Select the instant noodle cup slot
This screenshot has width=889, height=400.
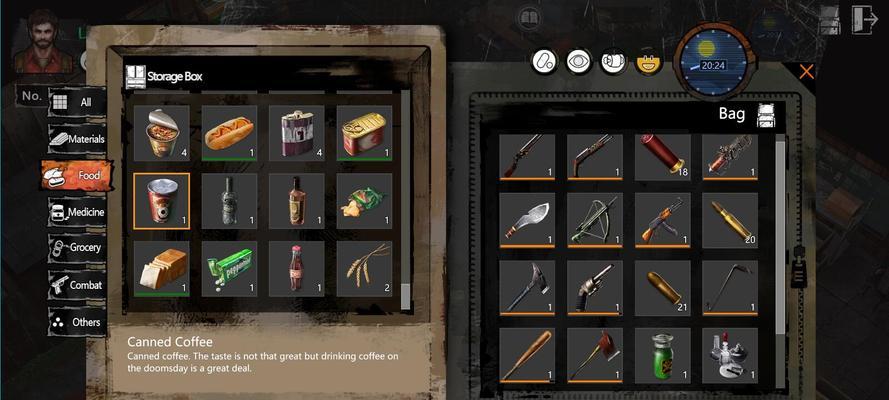[x=161, y=133]
